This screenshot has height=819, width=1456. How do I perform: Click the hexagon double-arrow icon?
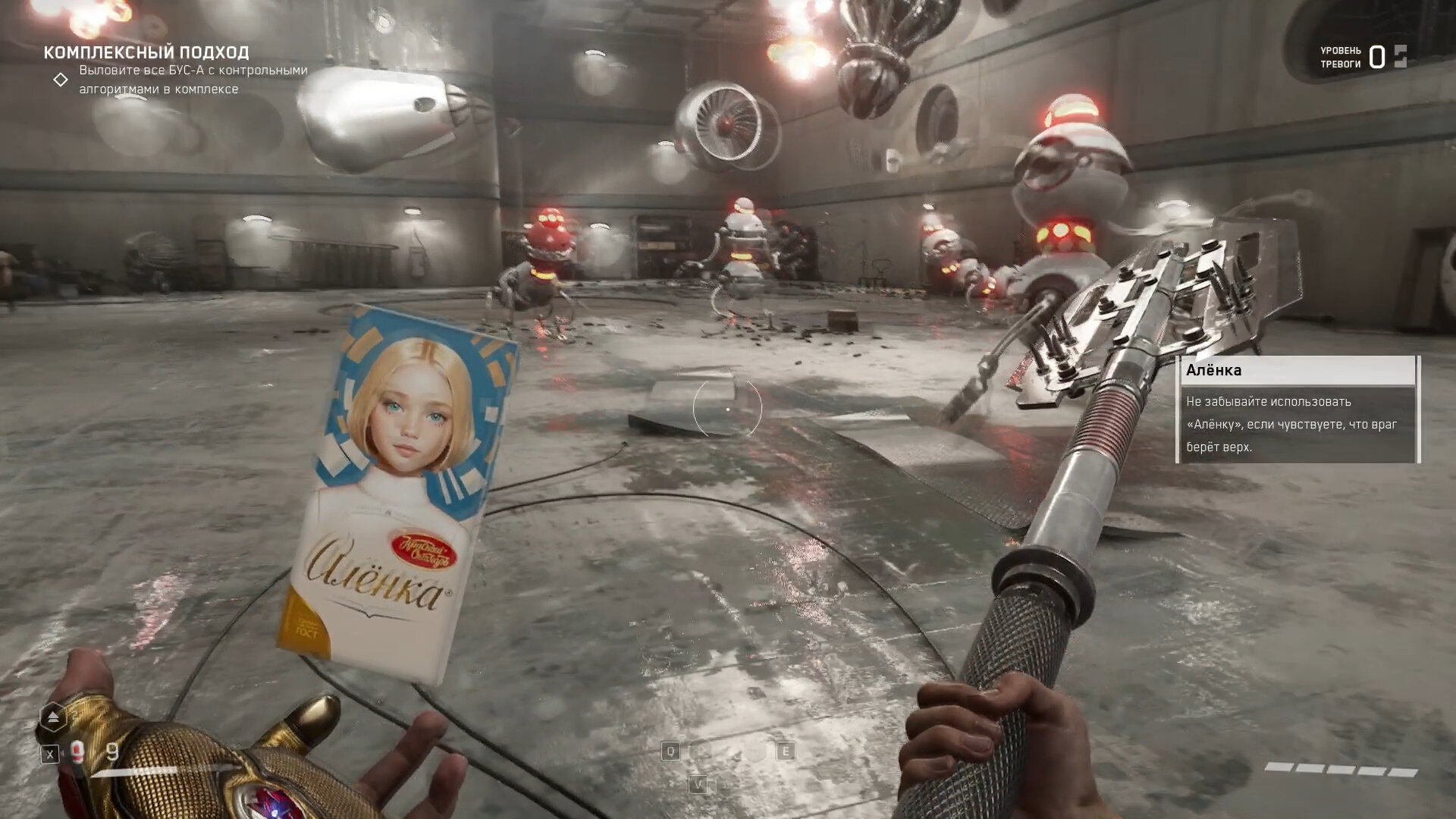53,717
